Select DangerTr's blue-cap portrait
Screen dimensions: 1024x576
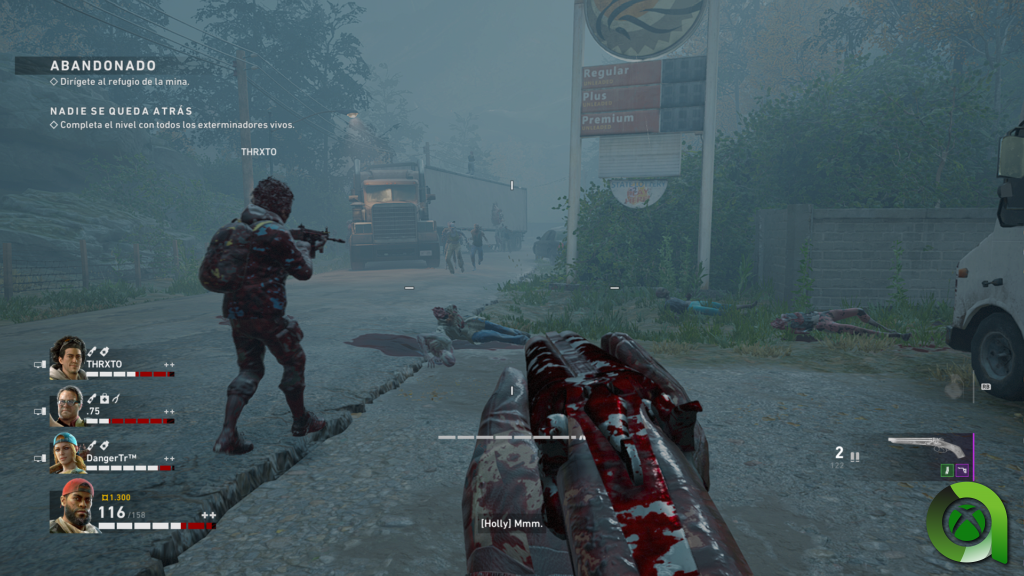point(68,453)
